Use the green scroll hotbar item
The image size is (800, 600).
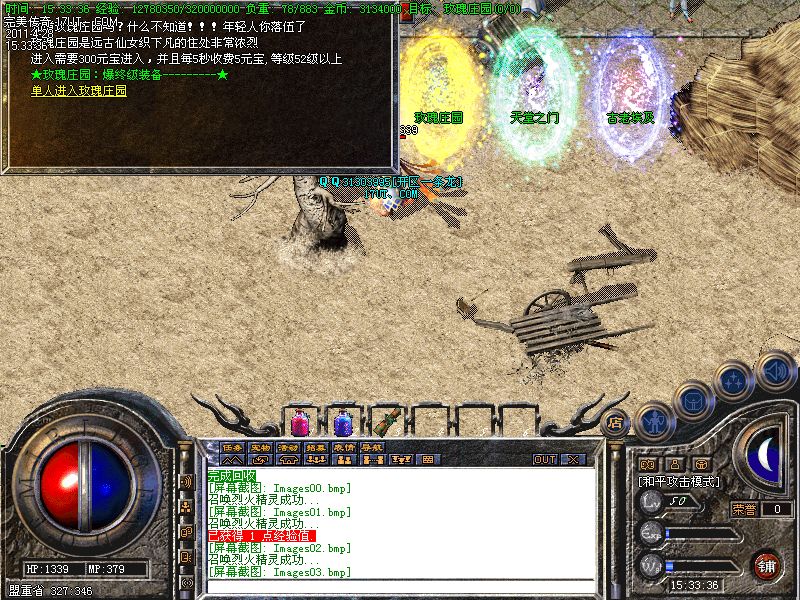pos(386,421)
